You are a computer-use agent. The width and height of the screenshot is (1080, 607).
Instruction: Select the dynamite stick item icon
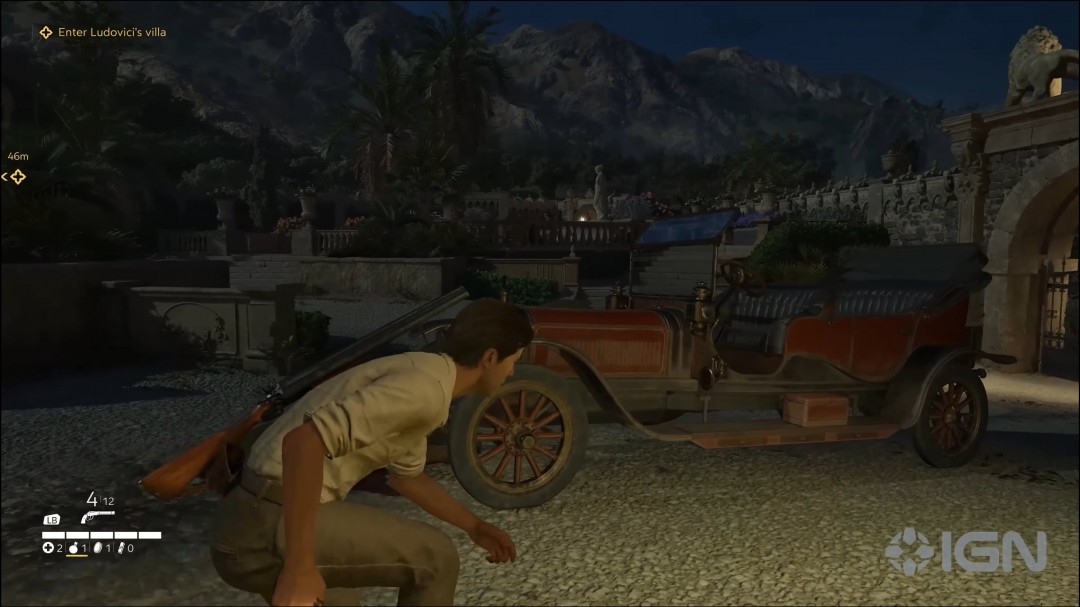pyautogui.click(x=121, y=548)
